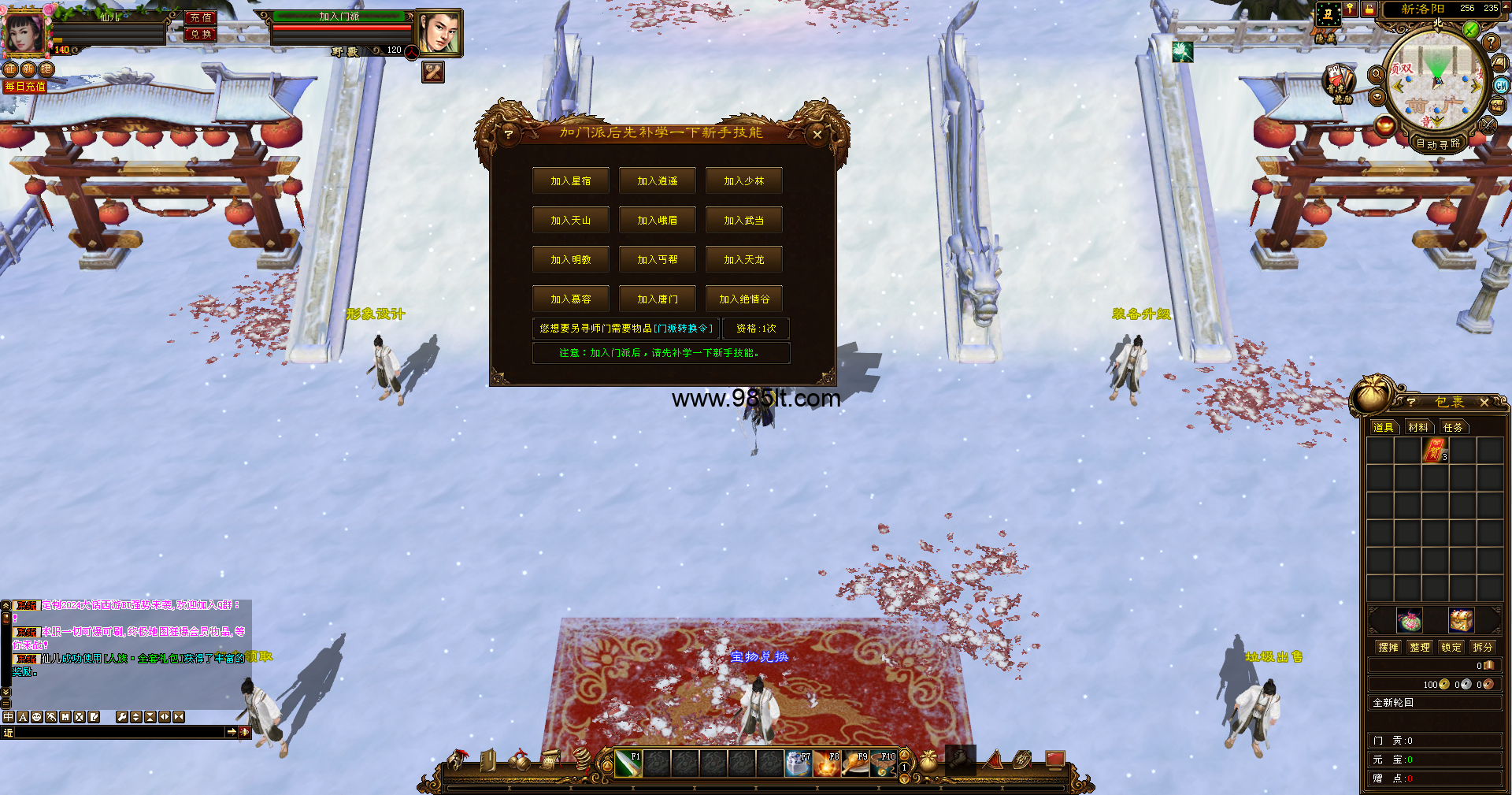The image size is (1512, 795).
Task: Close the faction selection dialog
Action: pos(817,135)
